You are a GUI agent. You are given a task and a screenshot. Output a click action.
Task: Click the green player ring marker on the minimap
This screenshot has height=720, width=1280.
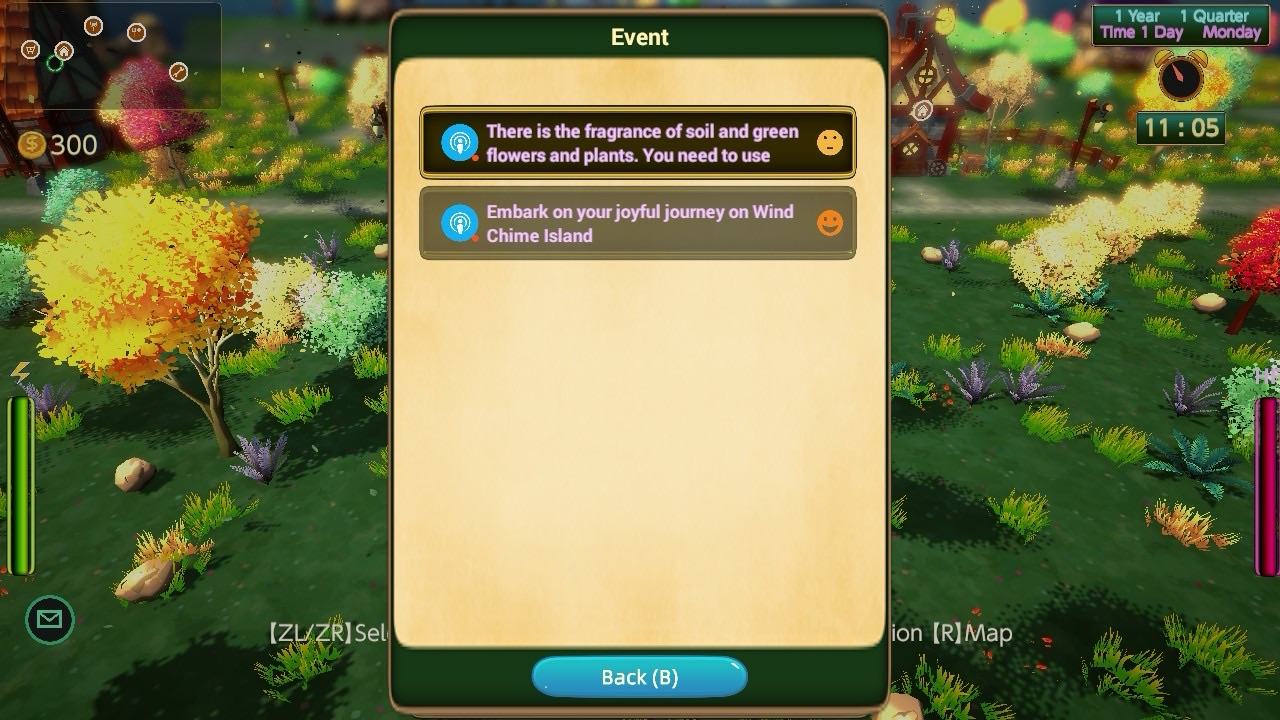(54, 62)
